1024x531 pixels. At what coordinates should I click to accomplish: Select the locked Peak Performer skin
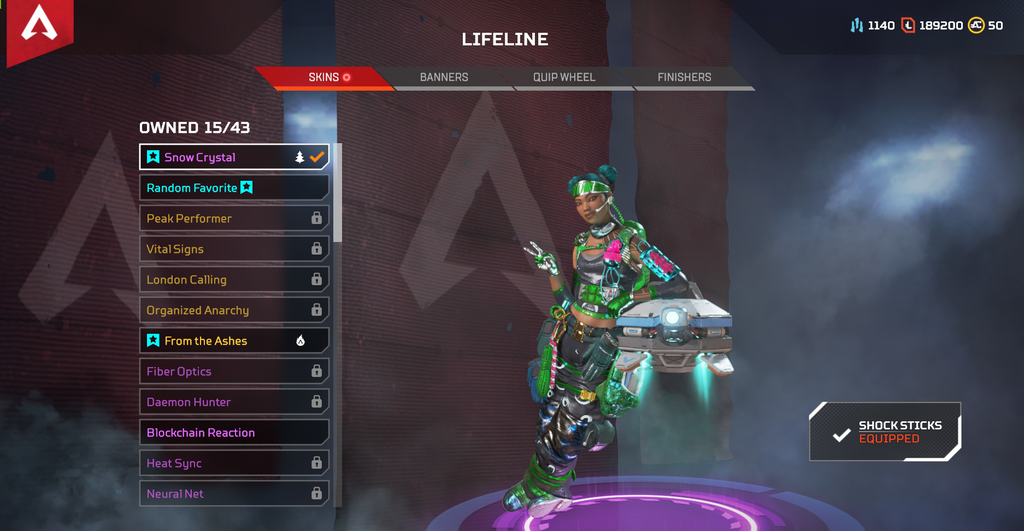tap(234, 218)
